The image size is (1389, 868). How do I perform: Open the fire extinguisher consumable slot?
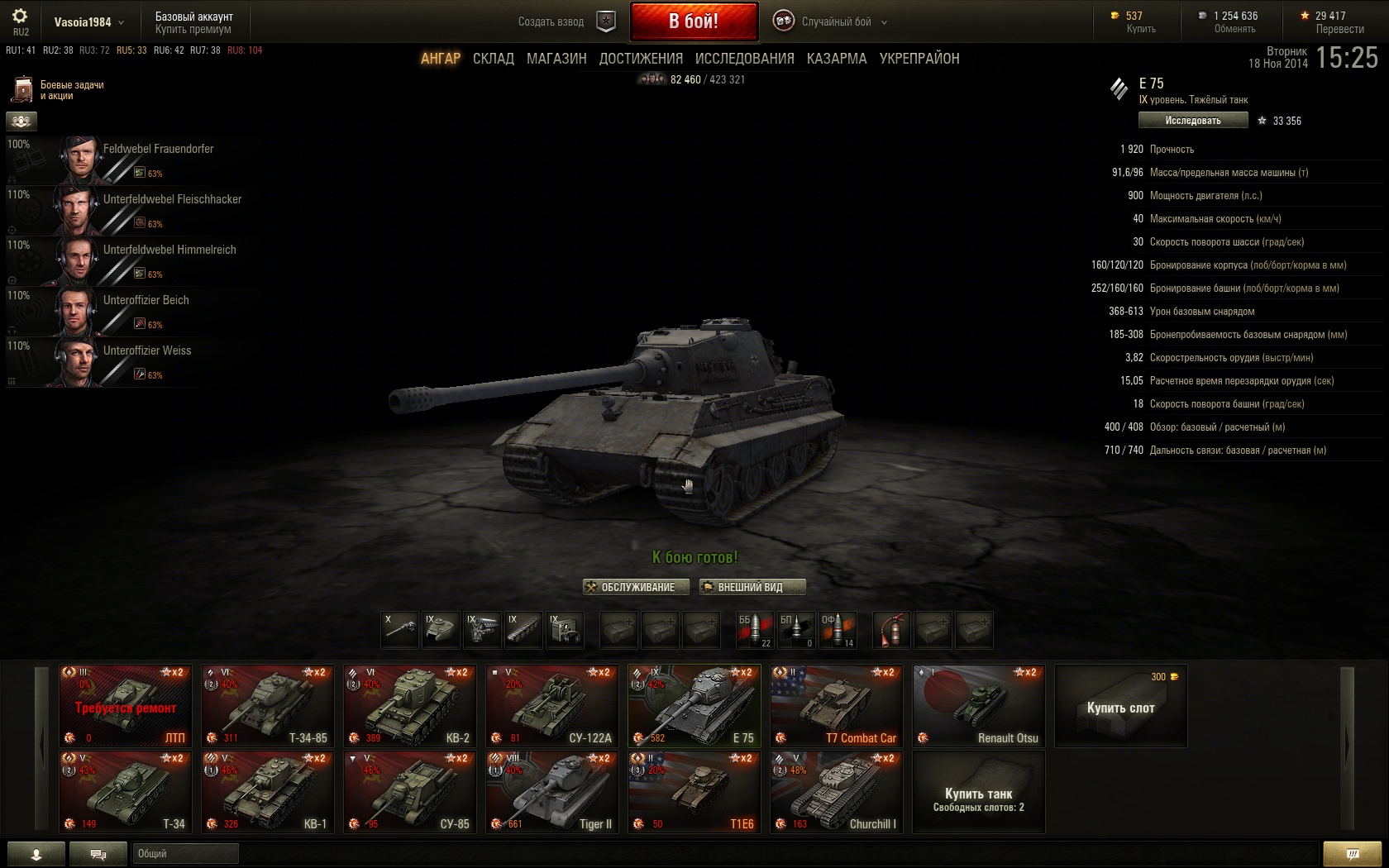click(891, 630)
